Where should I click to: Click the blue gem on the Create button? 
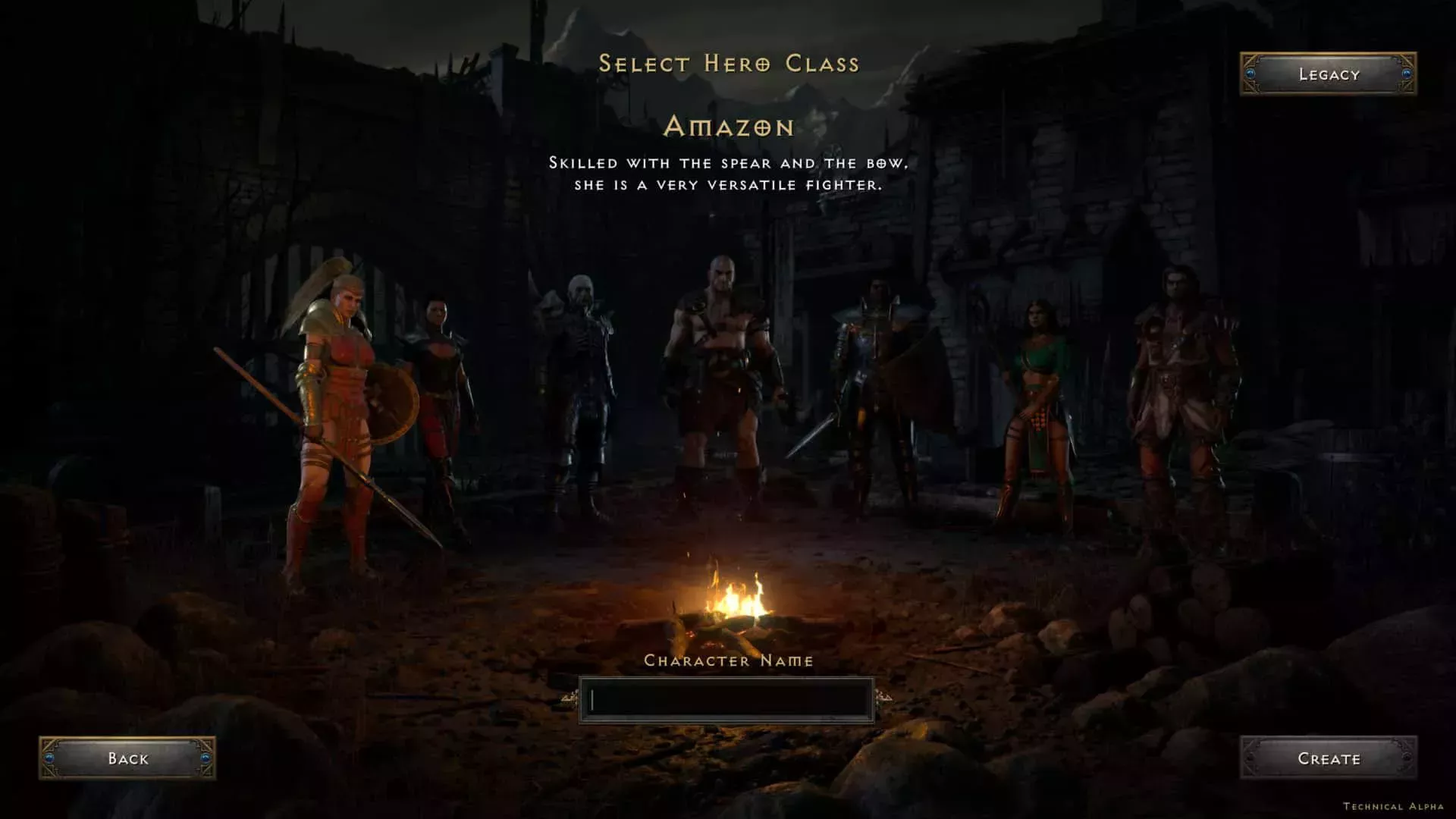[1249, 758]
